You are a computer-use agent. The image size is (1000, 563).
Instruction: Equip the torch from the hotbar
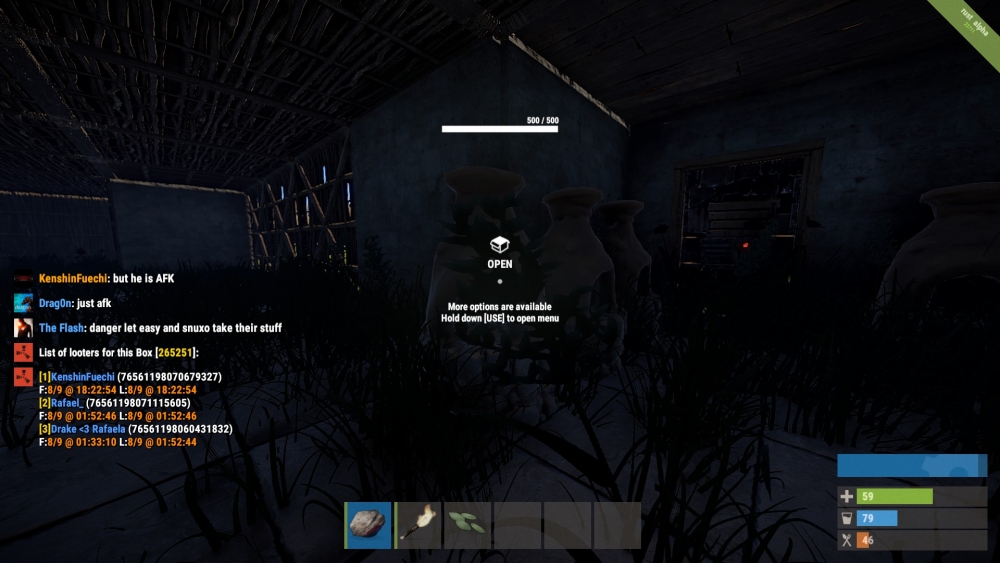coord(419,525)
